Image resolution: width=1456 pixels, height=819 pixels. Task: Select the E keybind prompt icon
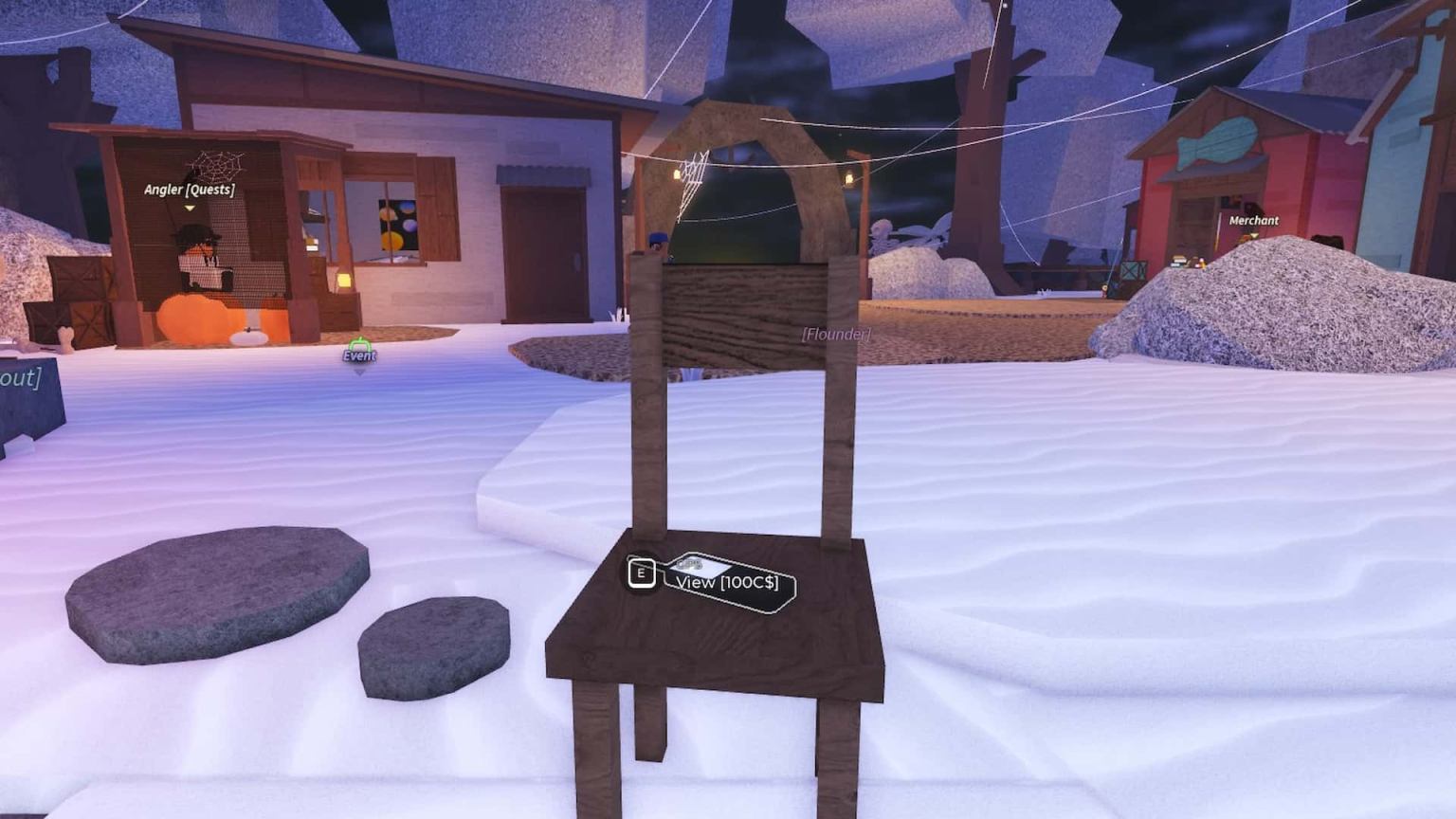pos(642,573)
